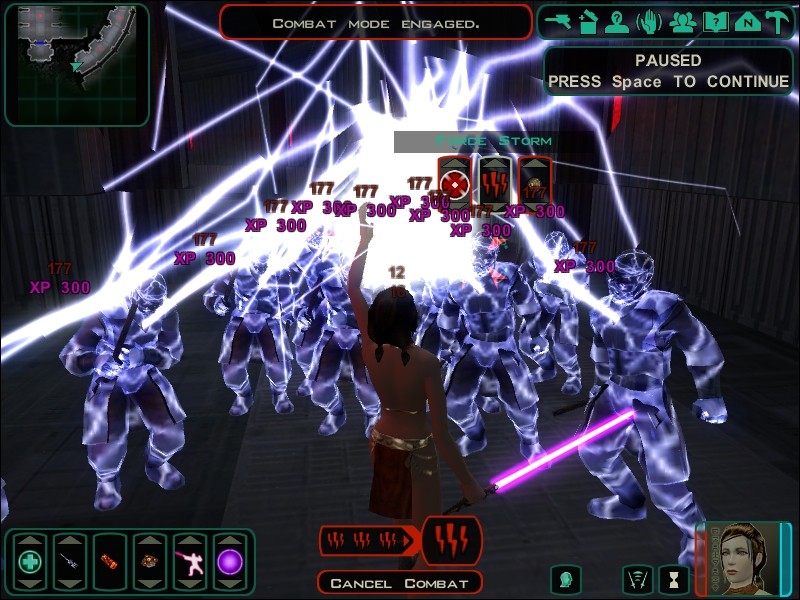Image resolution: width=800 pixels, height=600 pixels.
Task: Choose the Force Storm lightning target action
Action: coord(494,183)
